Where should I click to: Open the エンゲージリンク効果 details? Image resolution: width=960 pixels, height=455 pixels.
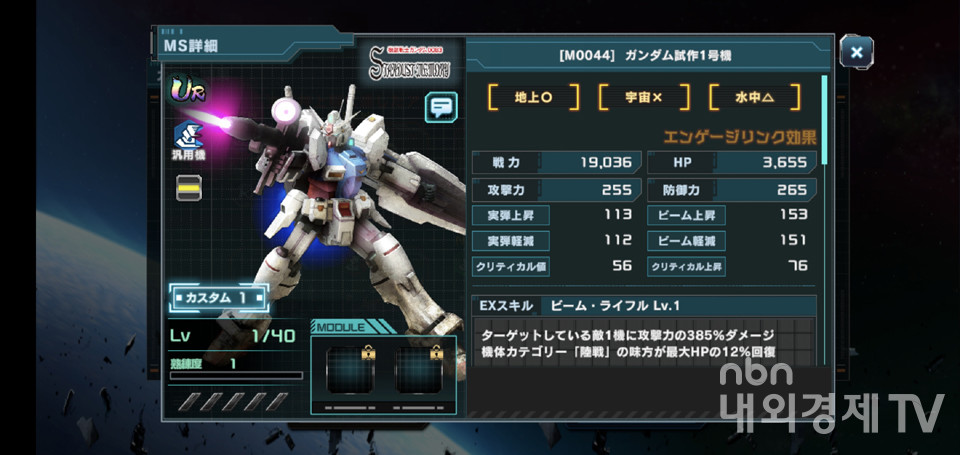(x=739, y=137)
